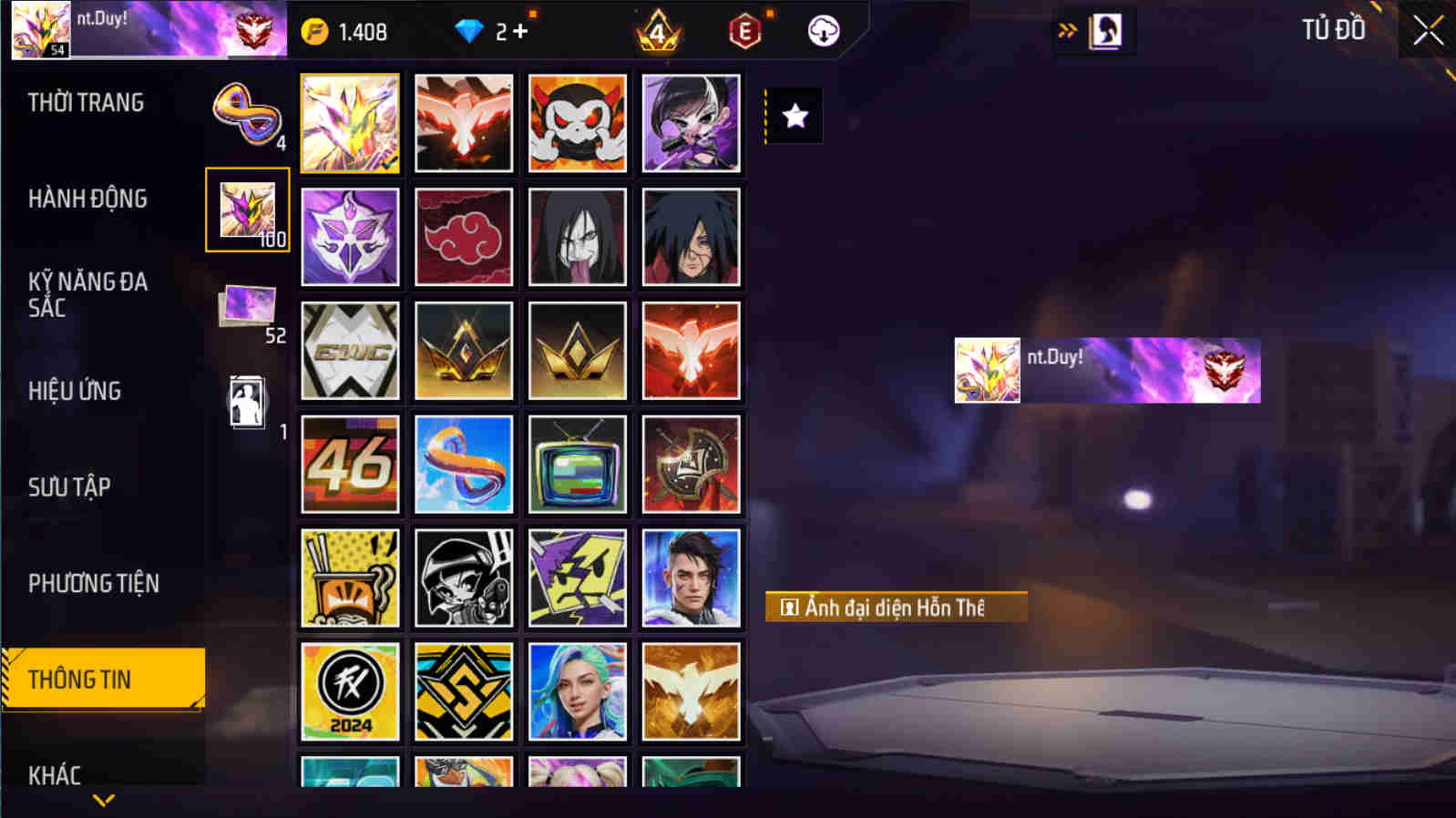Click the red E badge icon
Viewport: 1456px width, 818px height.
pyautogui.click(x=745, y=30)
